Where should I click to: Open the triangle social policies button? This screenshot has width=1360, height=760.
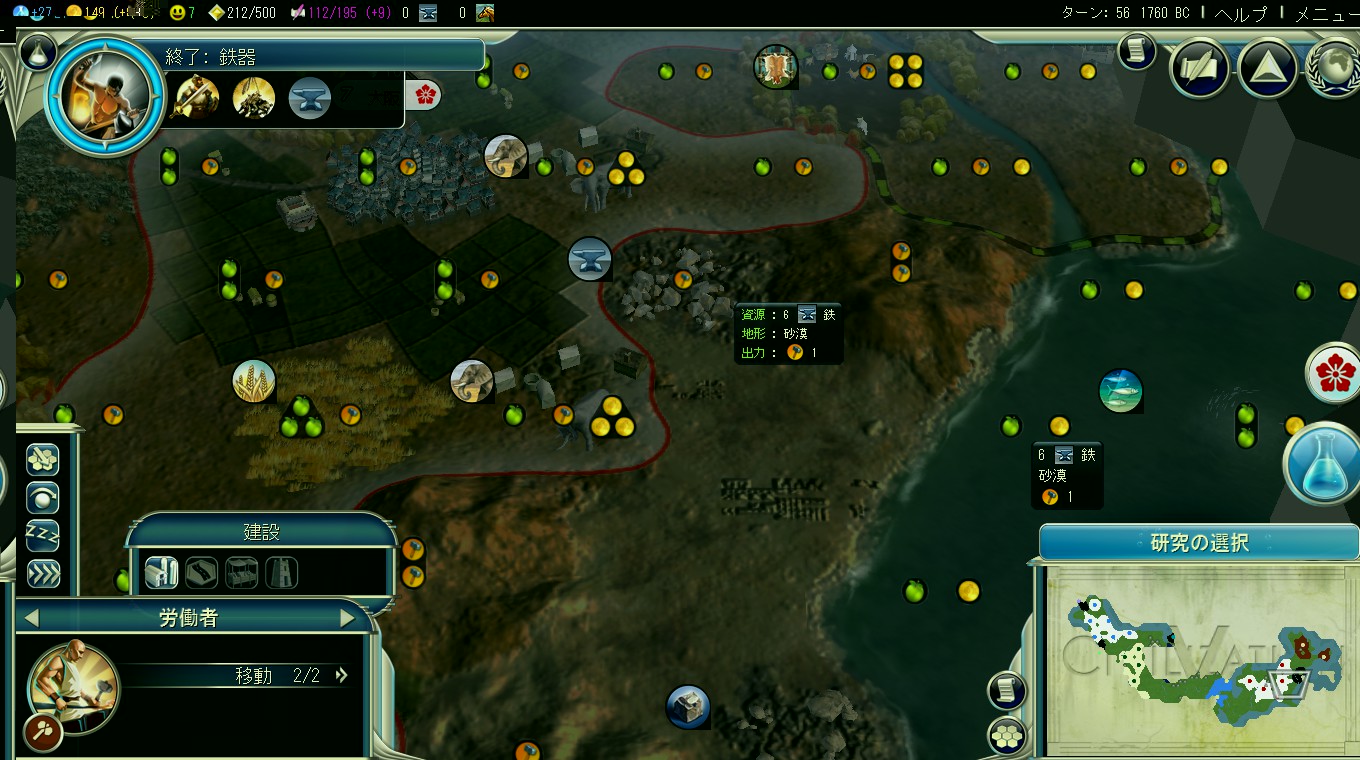click(x=1267, y=68)
